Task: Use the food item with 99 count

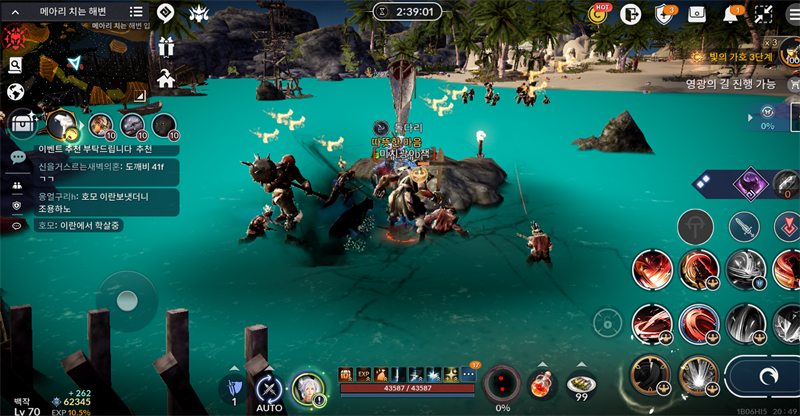Action: coord(580,384)
